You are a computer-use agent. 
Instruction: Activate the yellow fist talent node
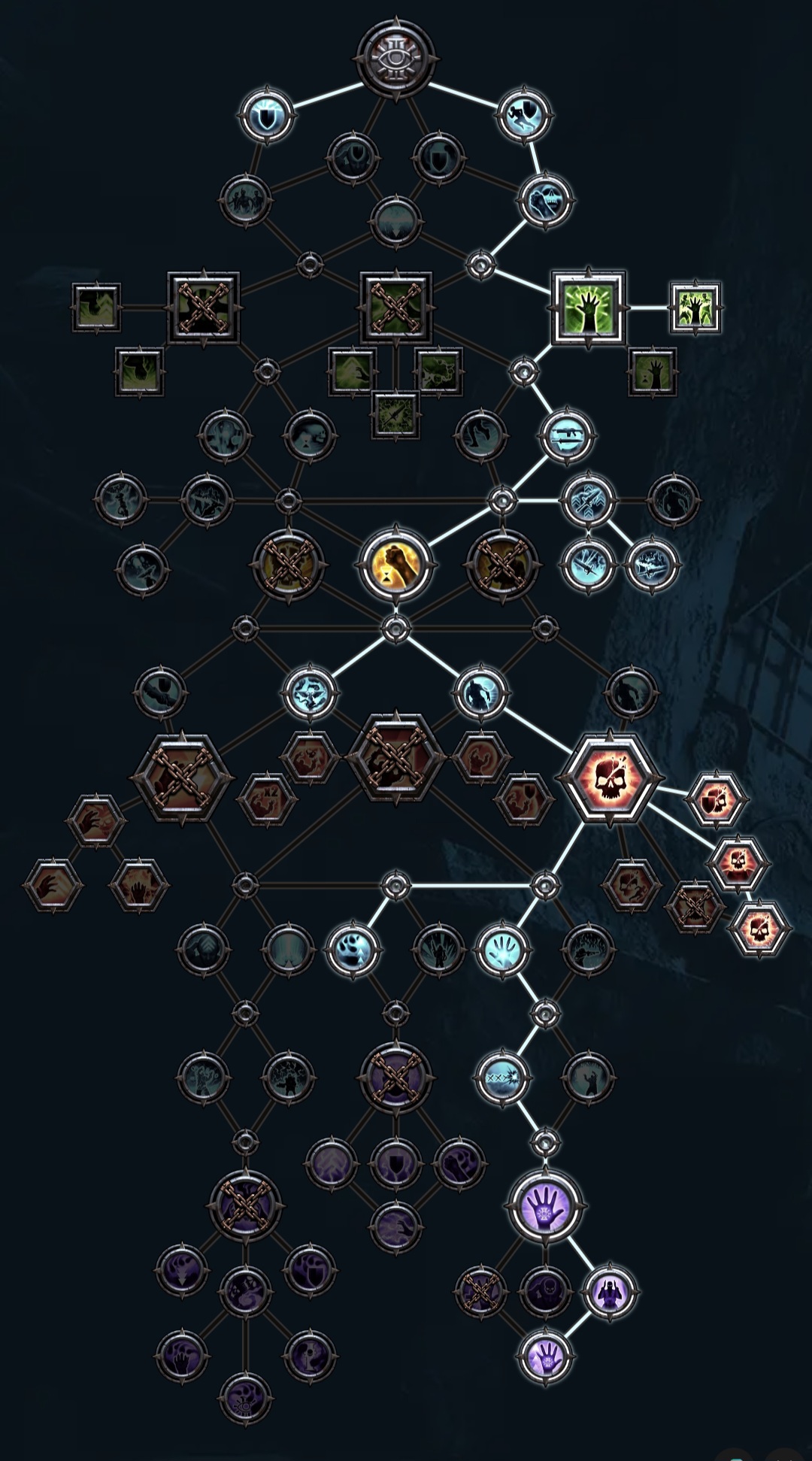tap(395, 564)
